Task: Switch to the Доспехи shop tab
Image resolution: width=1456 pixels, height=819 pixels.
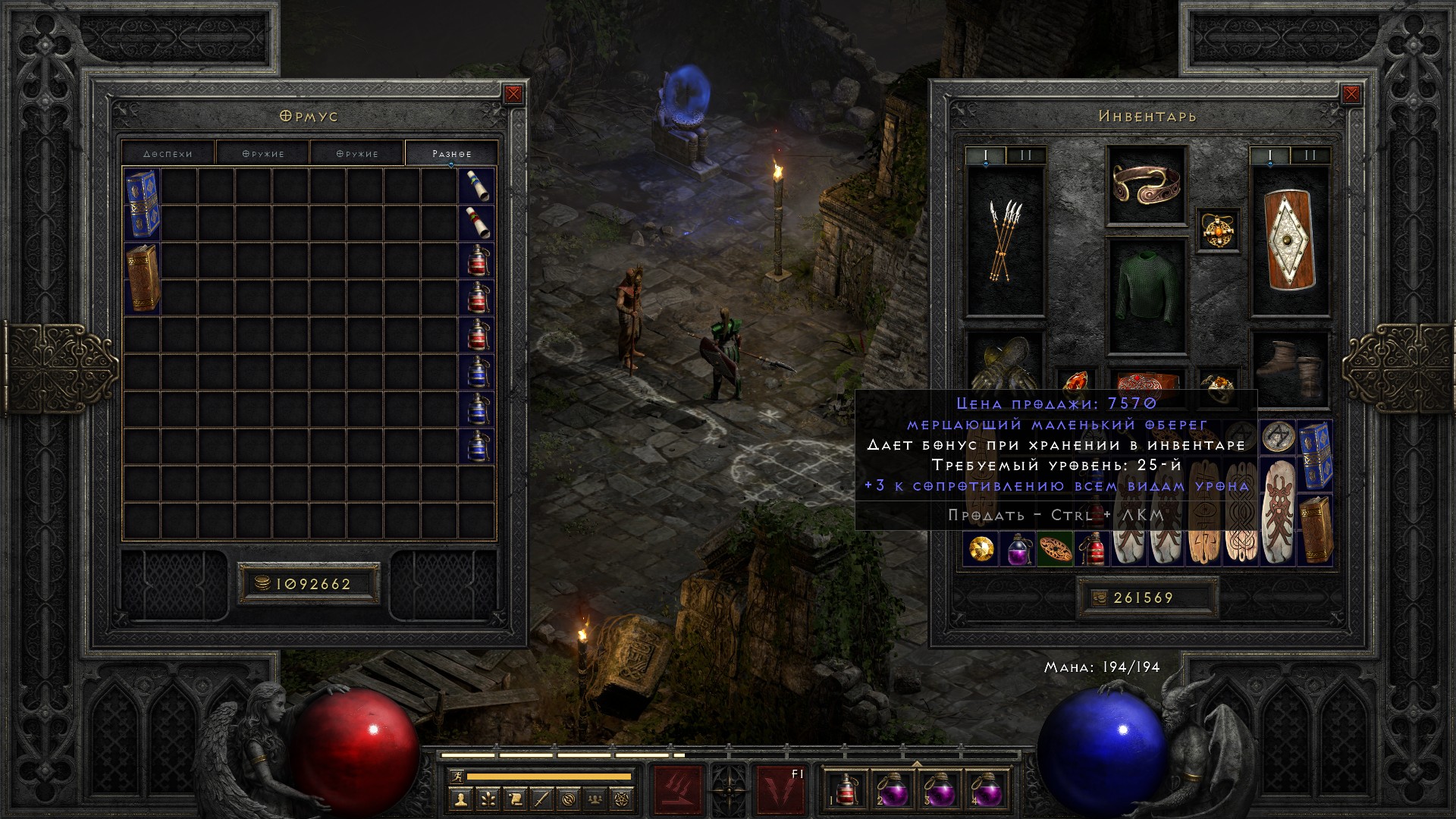Action: click(168, 153)
